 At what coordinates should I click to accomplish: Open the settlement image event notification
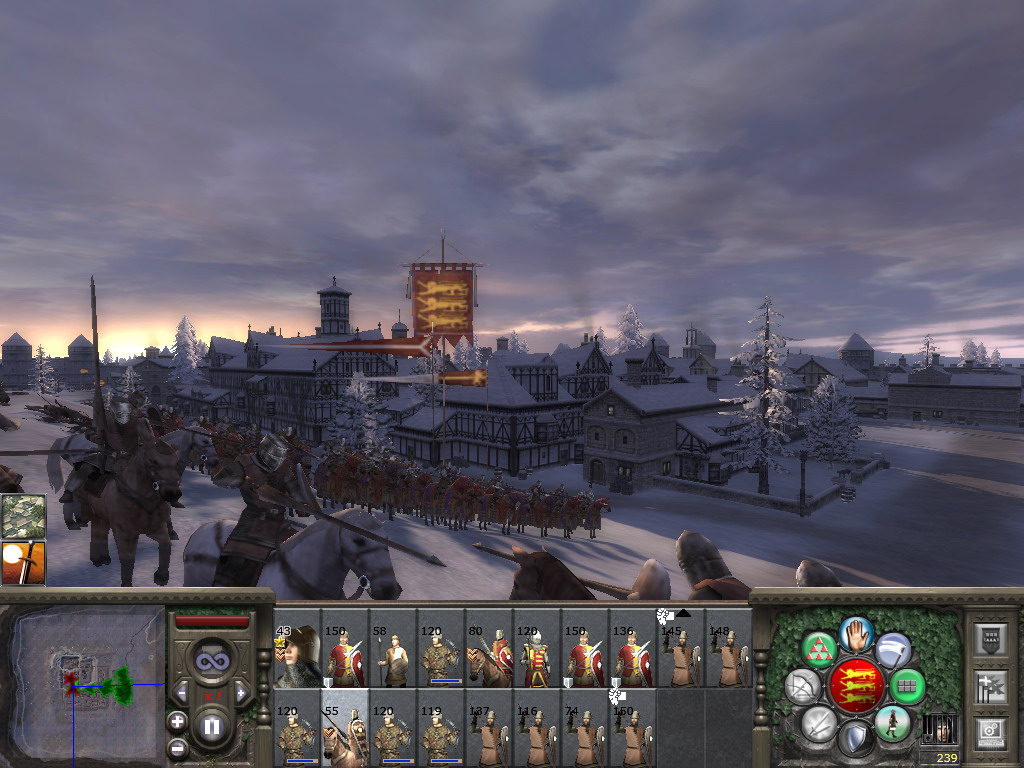[x=23, y=516]
